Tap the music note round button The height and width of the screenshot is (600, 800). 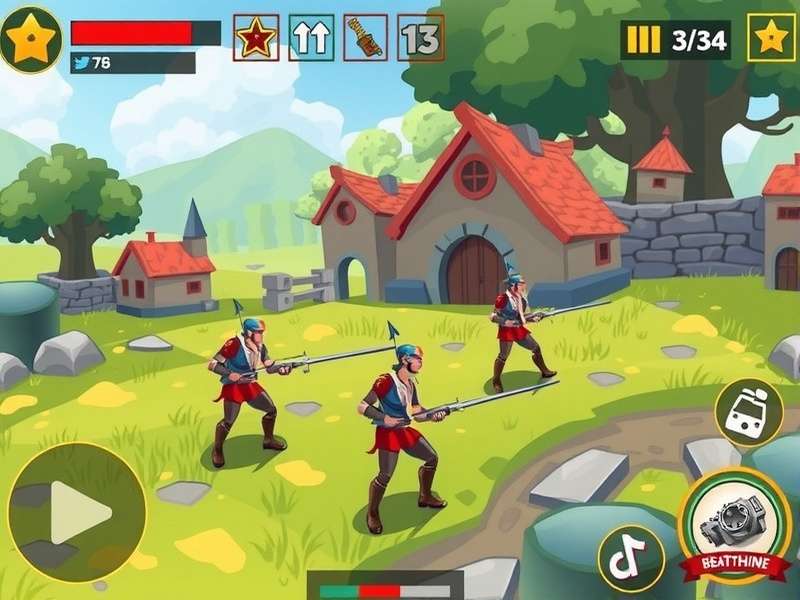(x=631, y=558)
